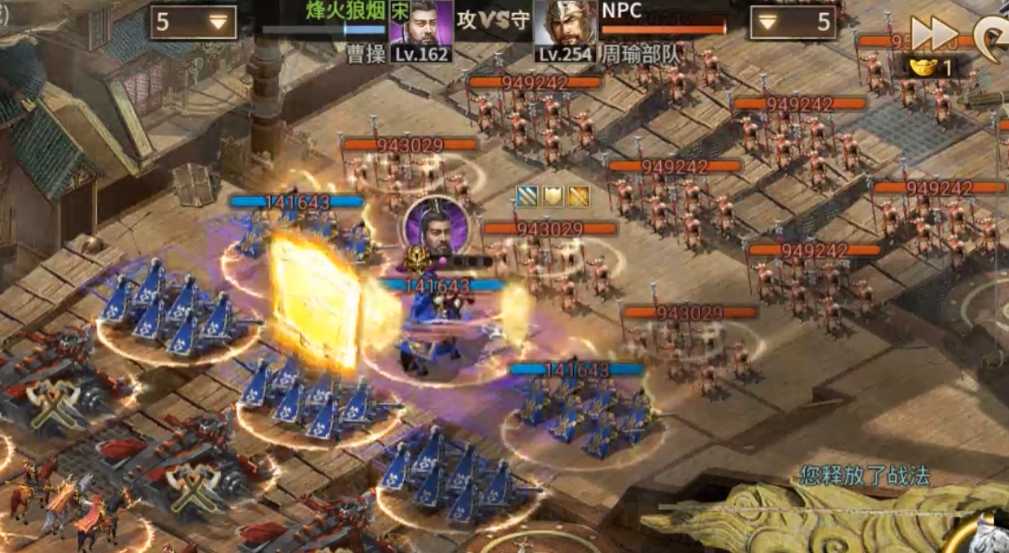
Task: Select the Zhou Yu NPC commander portrait
Action: click(x=565, y=23)
